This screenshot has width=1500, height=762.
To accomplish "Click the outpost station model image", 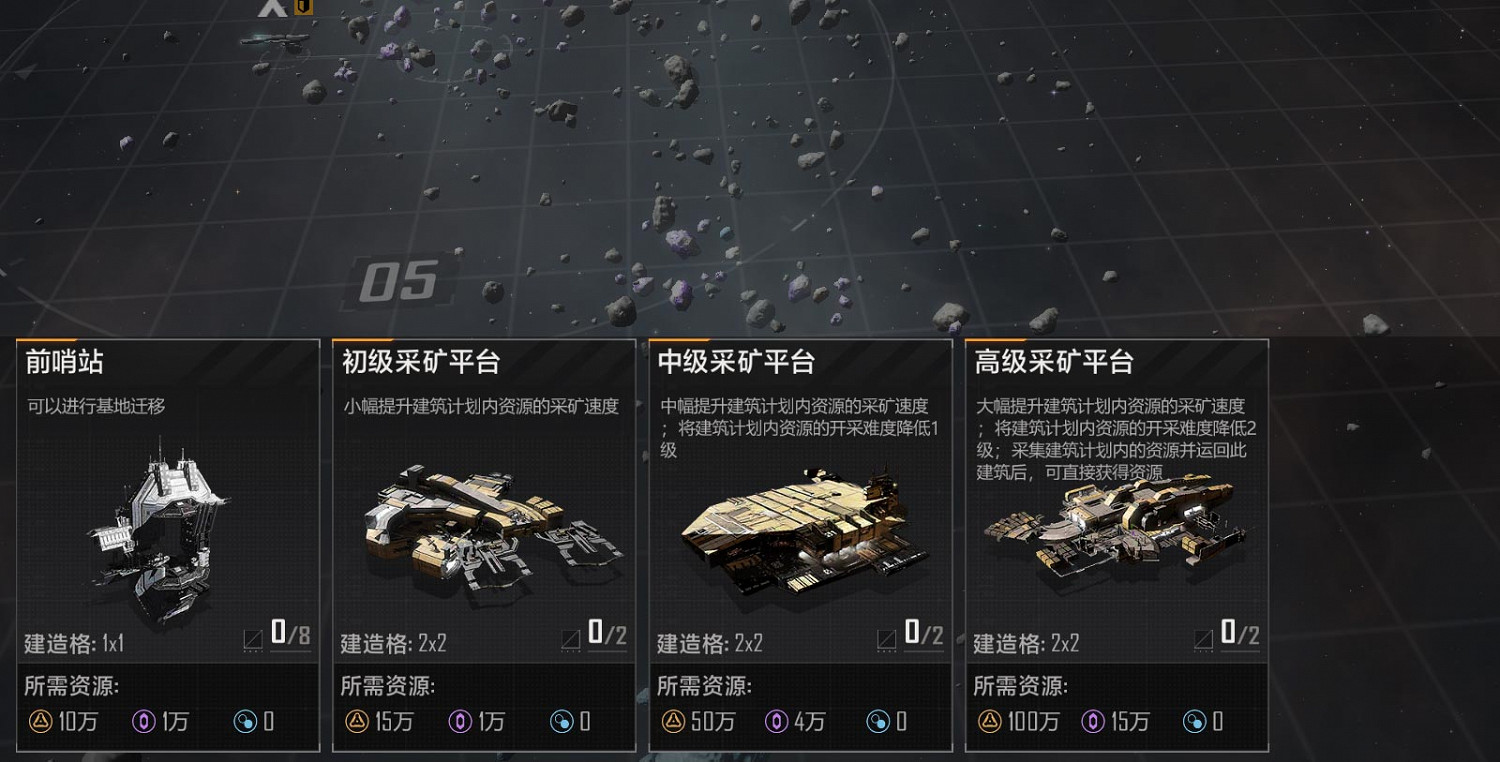I will coord(160,530).
